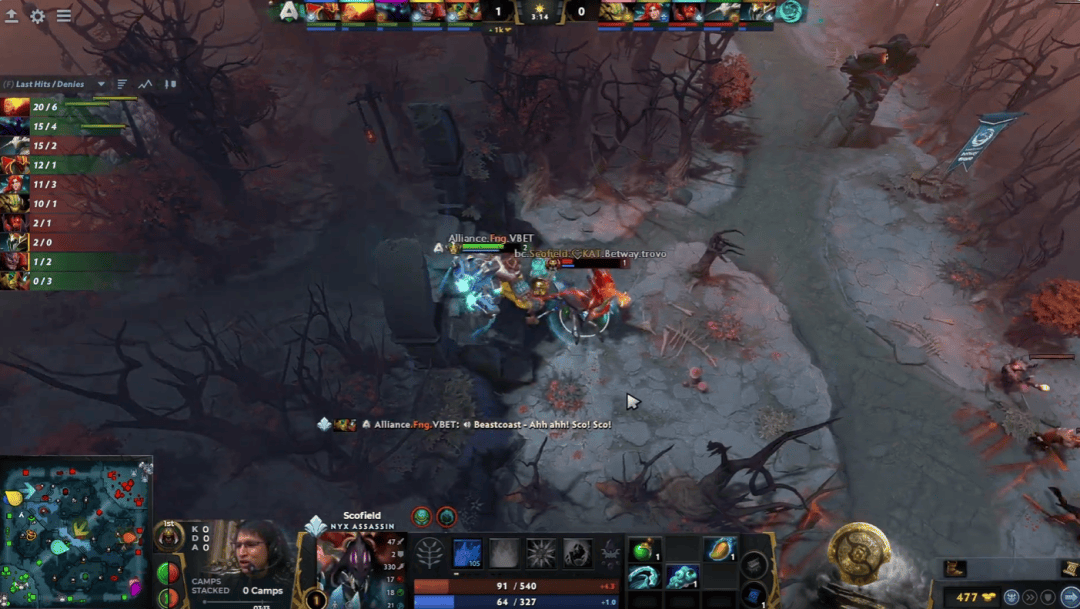Viewport: 1080px width, 609px height.
Task: Click the Alliance team logo
Action: (x=289, y=11)
